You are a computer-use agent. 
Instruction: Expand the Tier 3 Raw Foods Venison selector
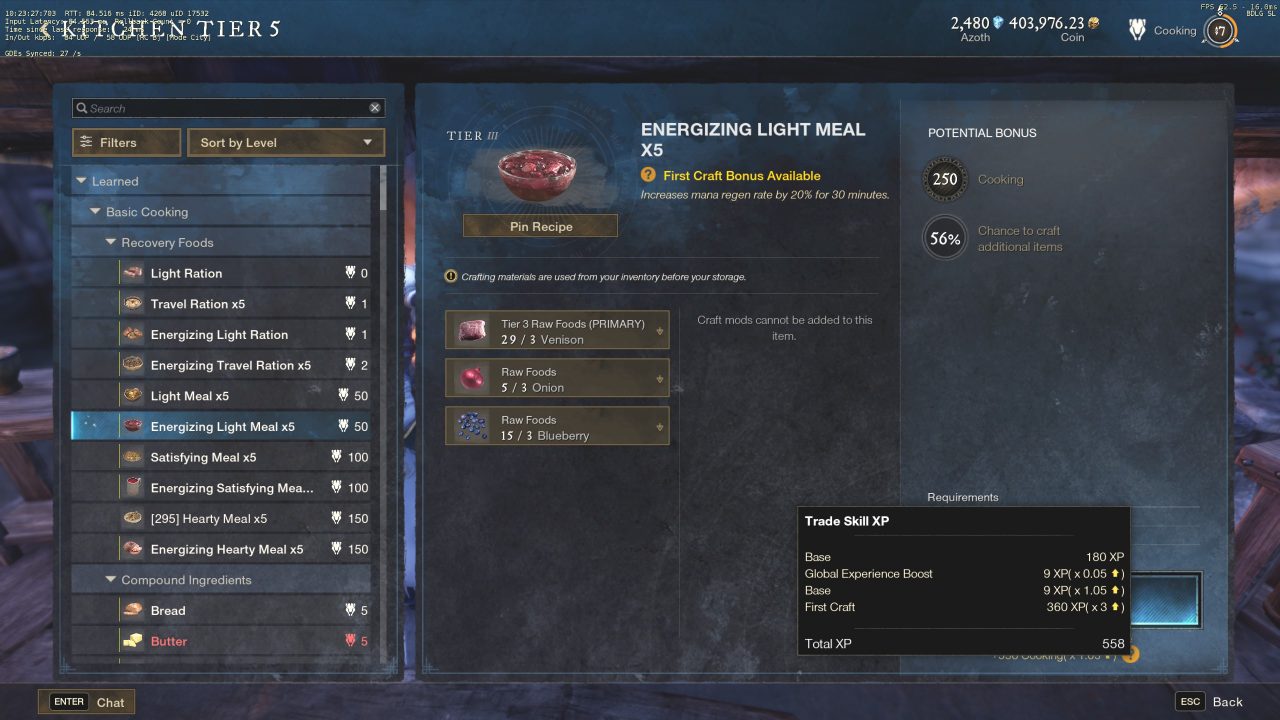(659, 330)
